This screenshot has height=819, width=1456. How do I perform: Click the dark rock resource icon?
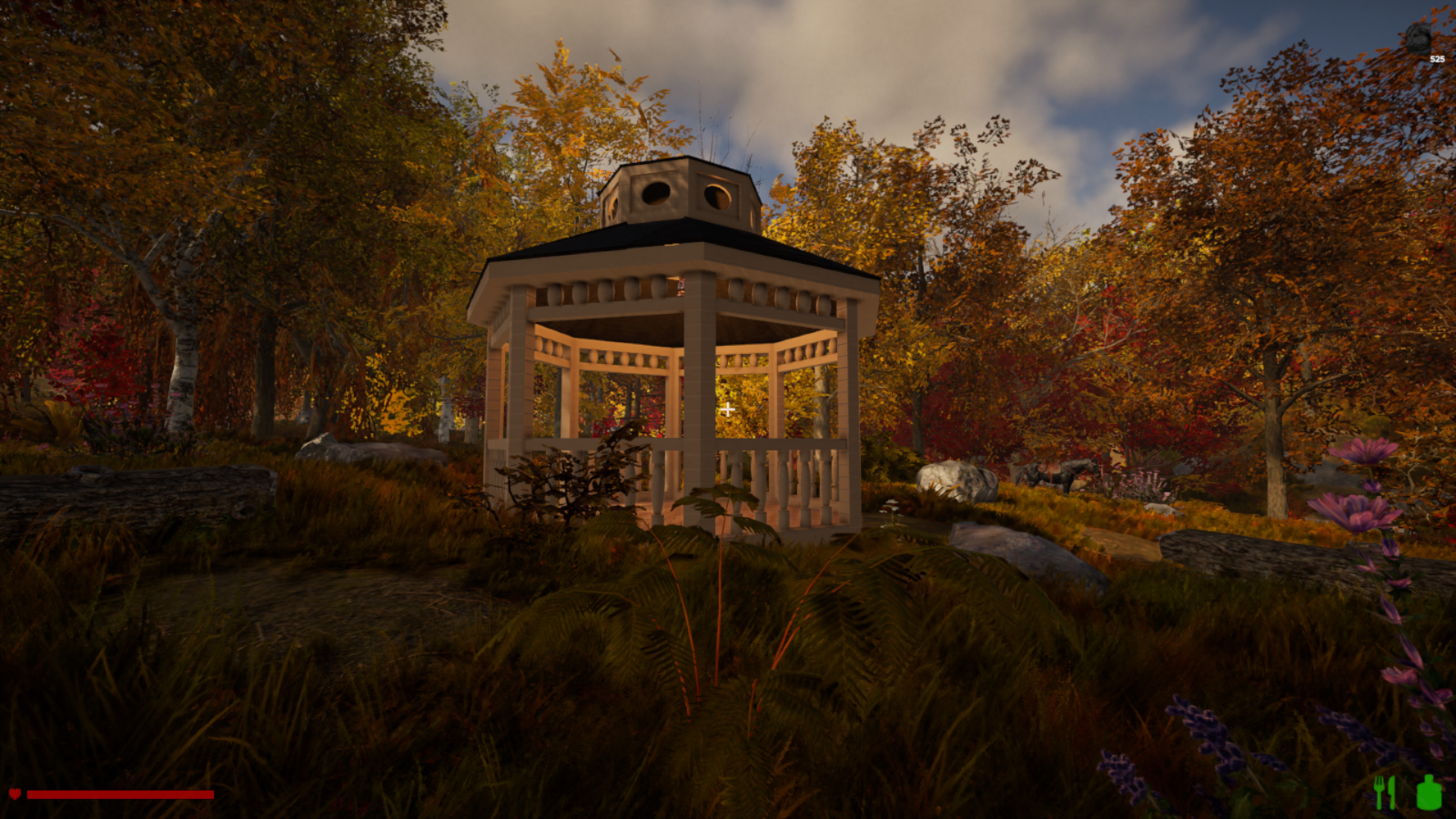(x=1417, y=38)
